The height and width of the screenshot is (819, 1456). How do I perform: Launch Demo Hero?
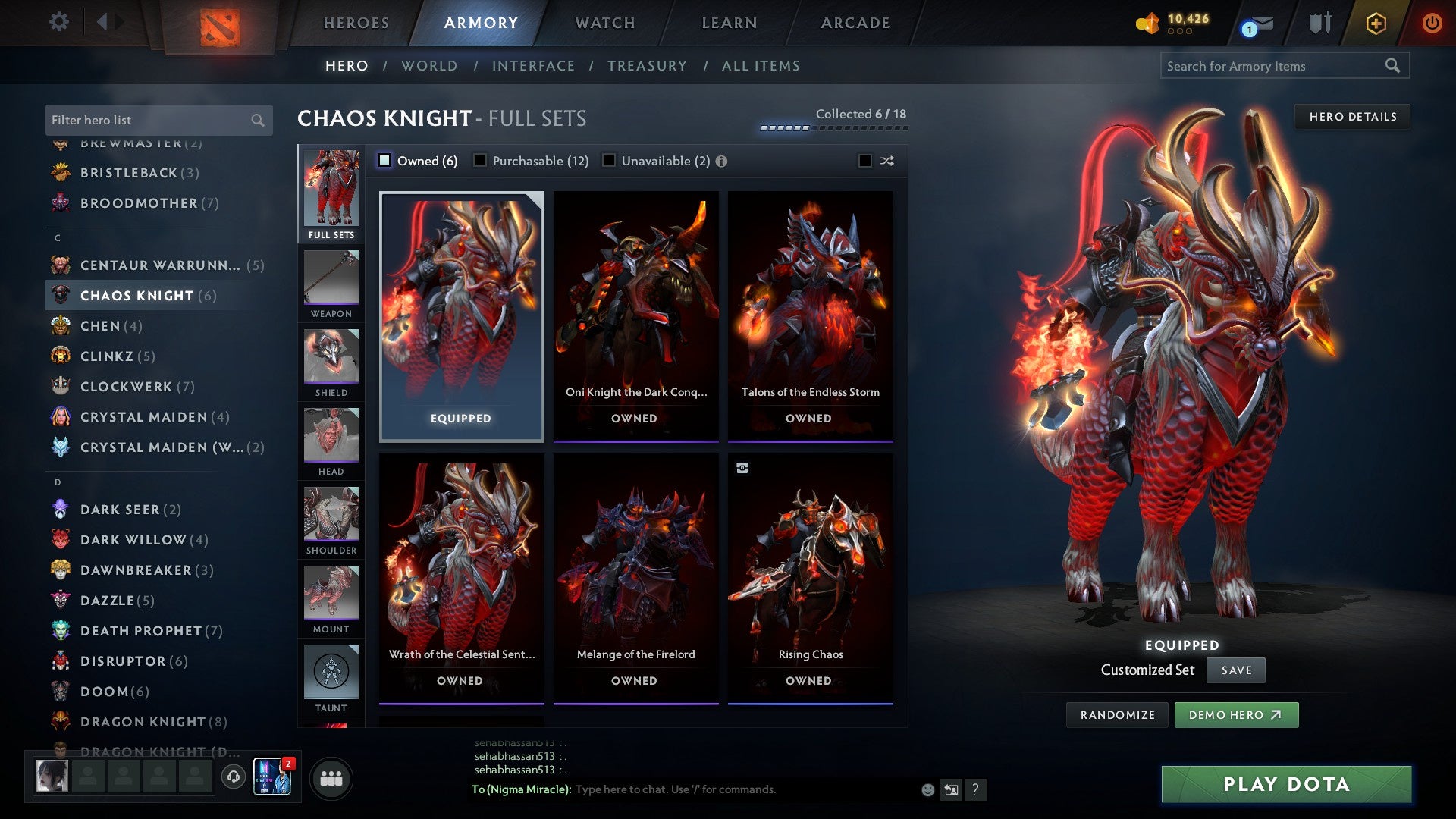(x=1236, y=715)
